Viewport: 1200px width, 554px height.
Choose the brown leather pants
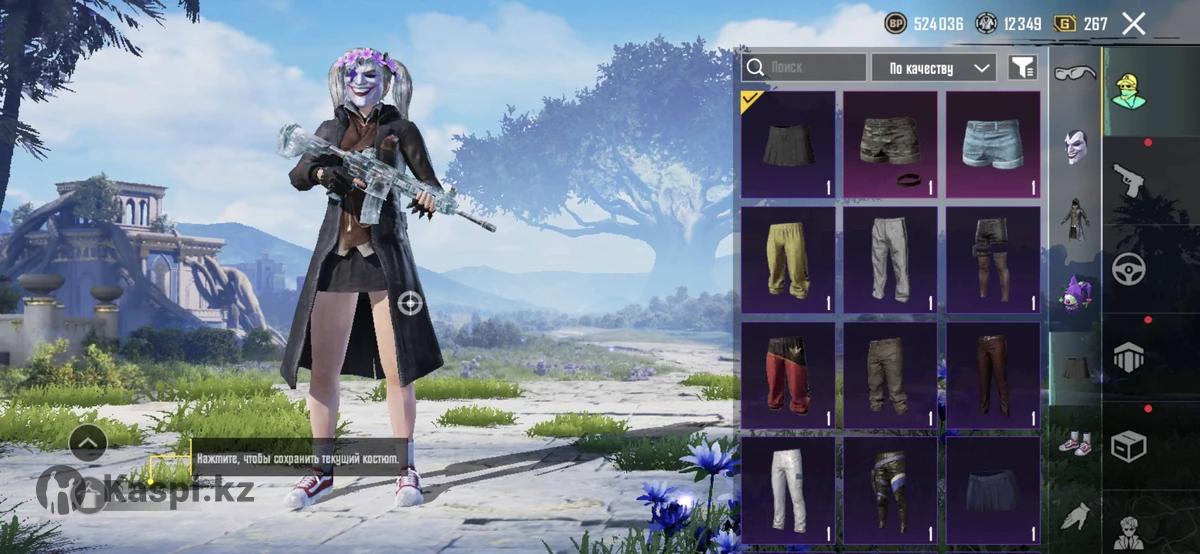pyautogui.click(x=993, y=375)
